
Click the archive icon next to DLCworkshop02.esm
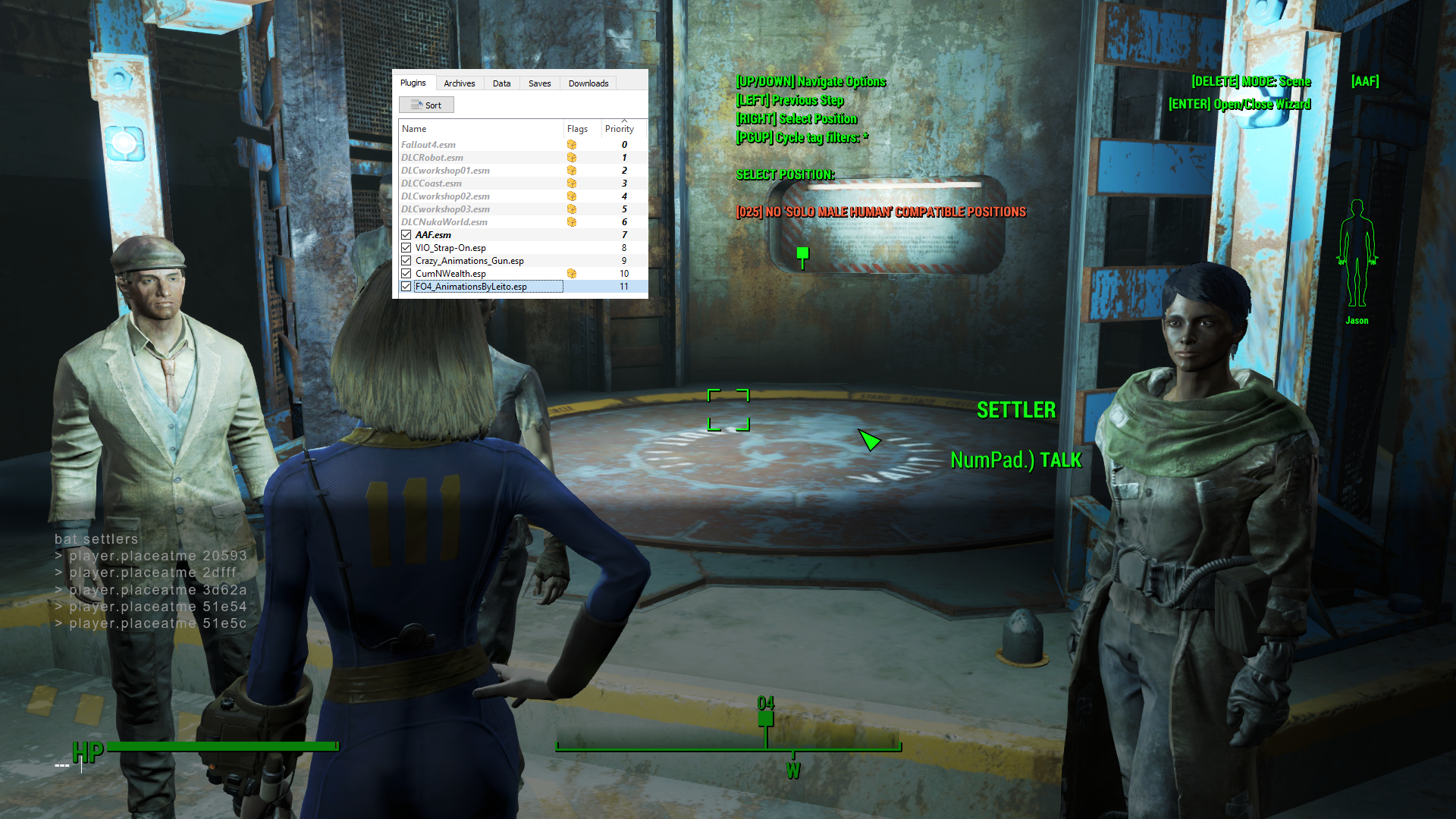coord(572,196)
